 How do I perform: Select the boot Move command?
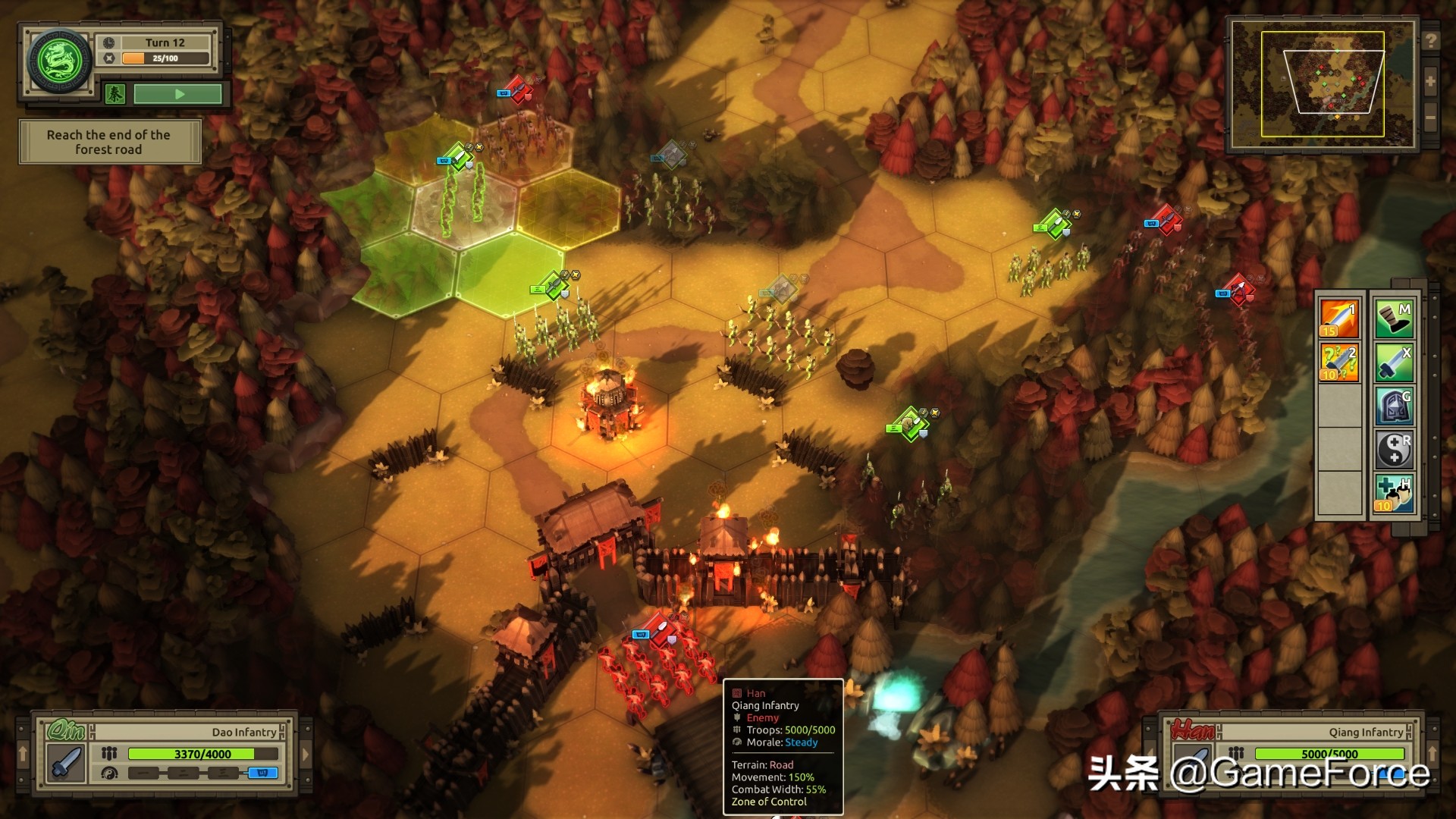click(1394, 318)
